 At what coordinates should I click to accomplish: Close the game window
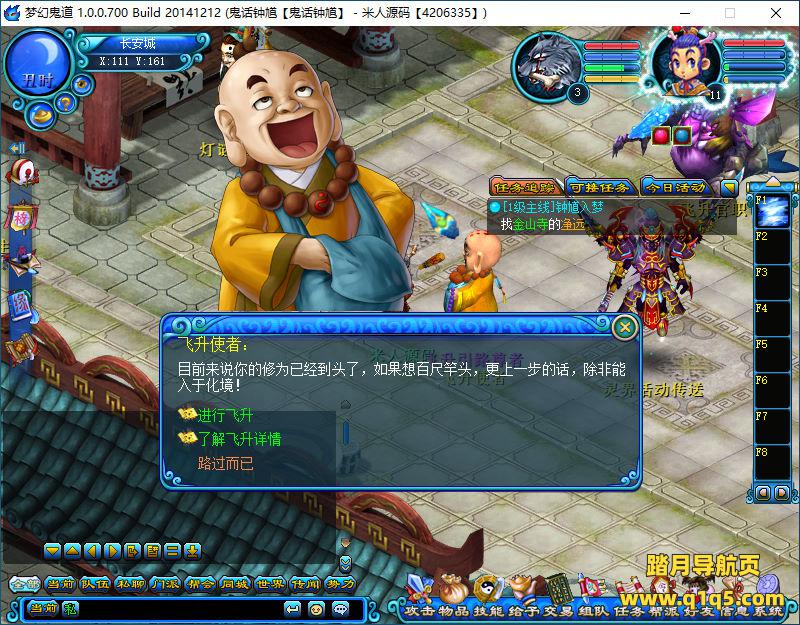[776, 13]
